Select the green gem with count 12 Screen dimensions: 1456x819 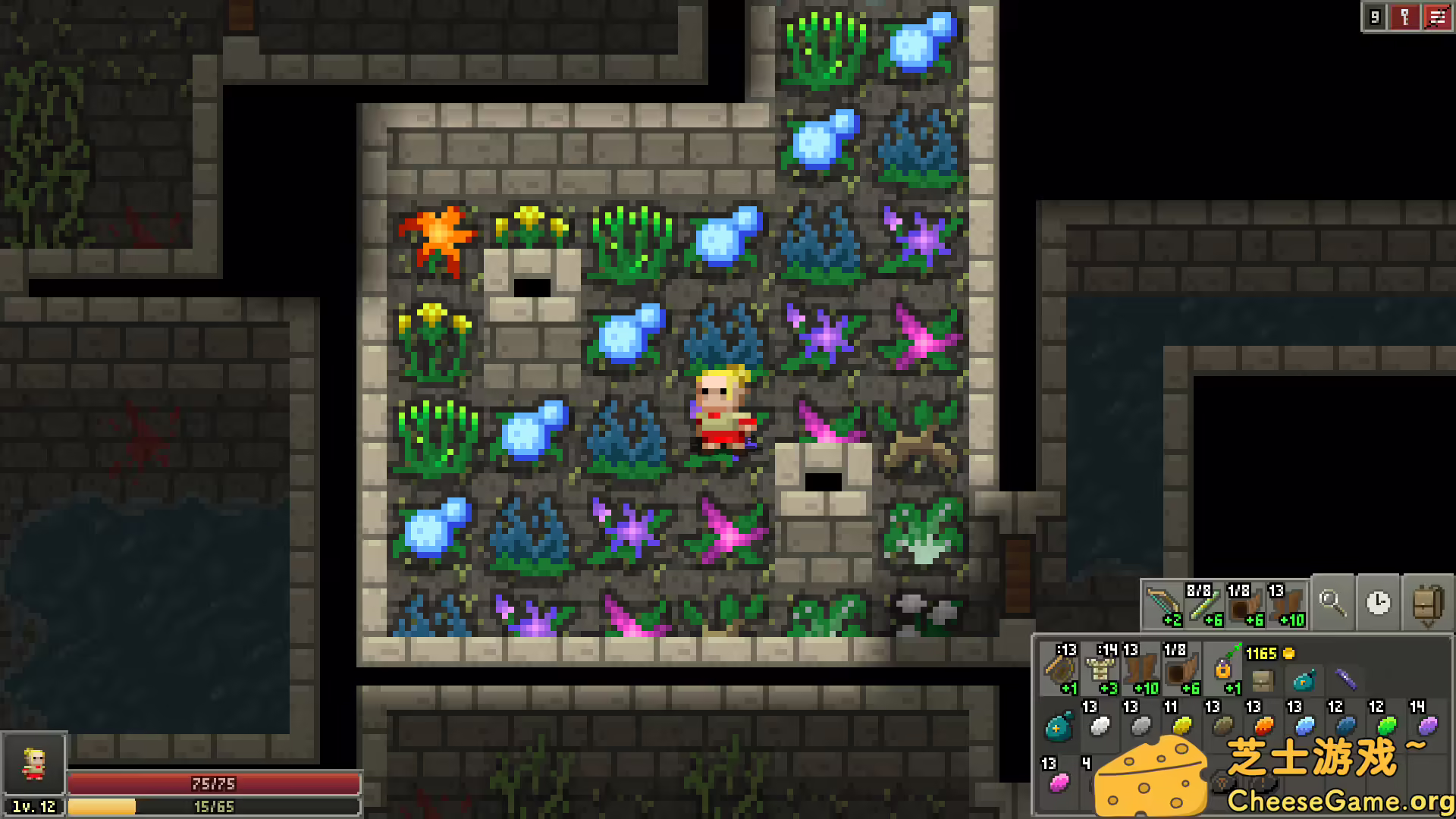coord(1387,726)
